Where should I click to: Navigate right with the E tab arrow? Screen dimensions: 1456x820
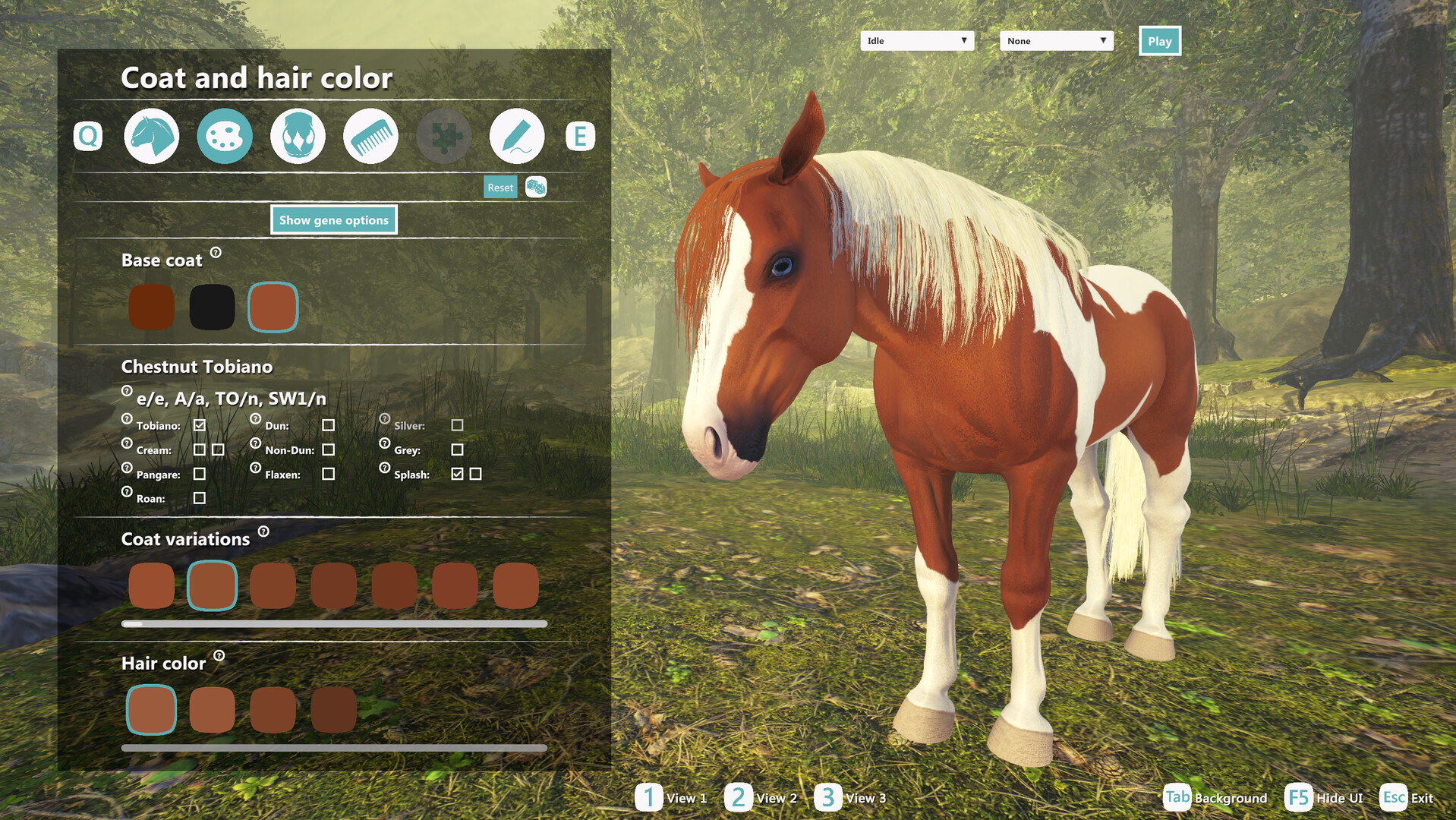(x=580, y=137)
